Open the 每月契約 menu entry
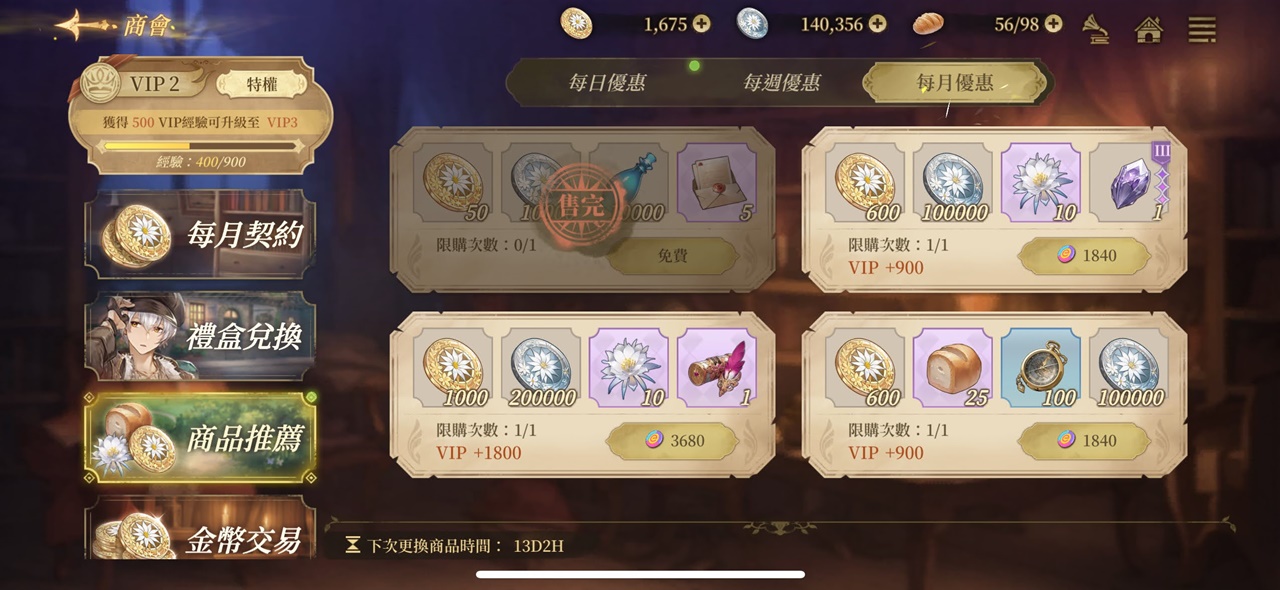This screenshot has width=1280, height=590. [x=200, y=234]
